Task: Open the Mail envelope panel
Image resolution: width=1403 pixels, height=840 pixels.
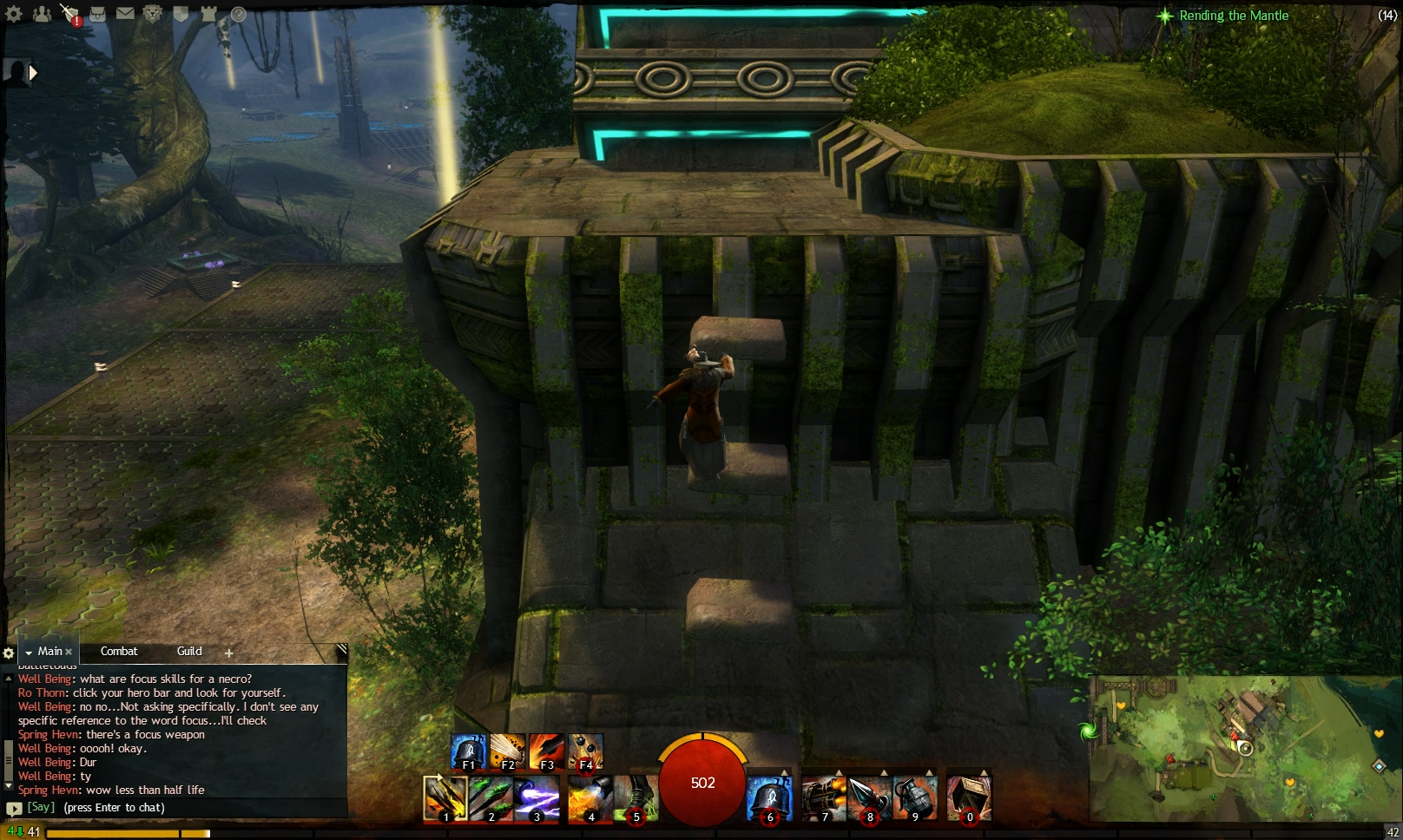Action: (x=125, y=13)
